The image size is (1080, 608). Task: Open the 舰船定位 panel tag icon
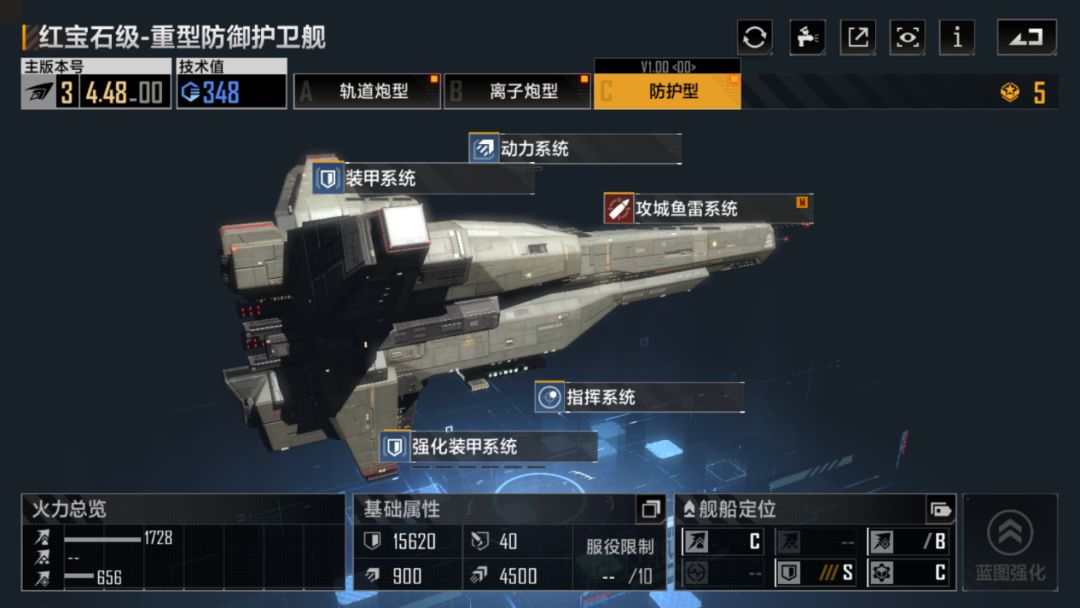coord(940,509)
